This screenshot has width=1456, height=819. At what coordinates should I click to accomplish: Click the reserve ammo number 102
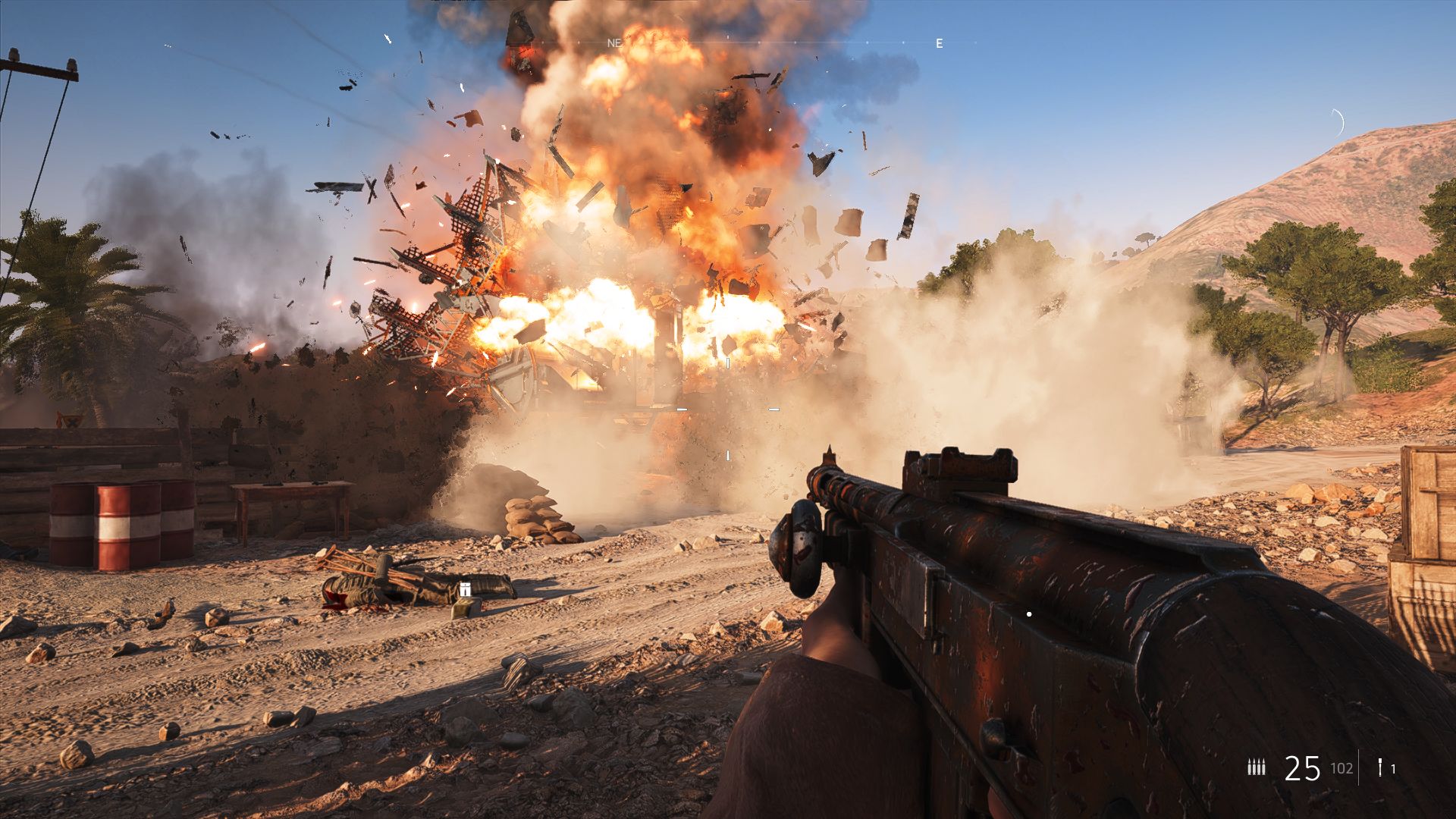(x=1341, y=768)
